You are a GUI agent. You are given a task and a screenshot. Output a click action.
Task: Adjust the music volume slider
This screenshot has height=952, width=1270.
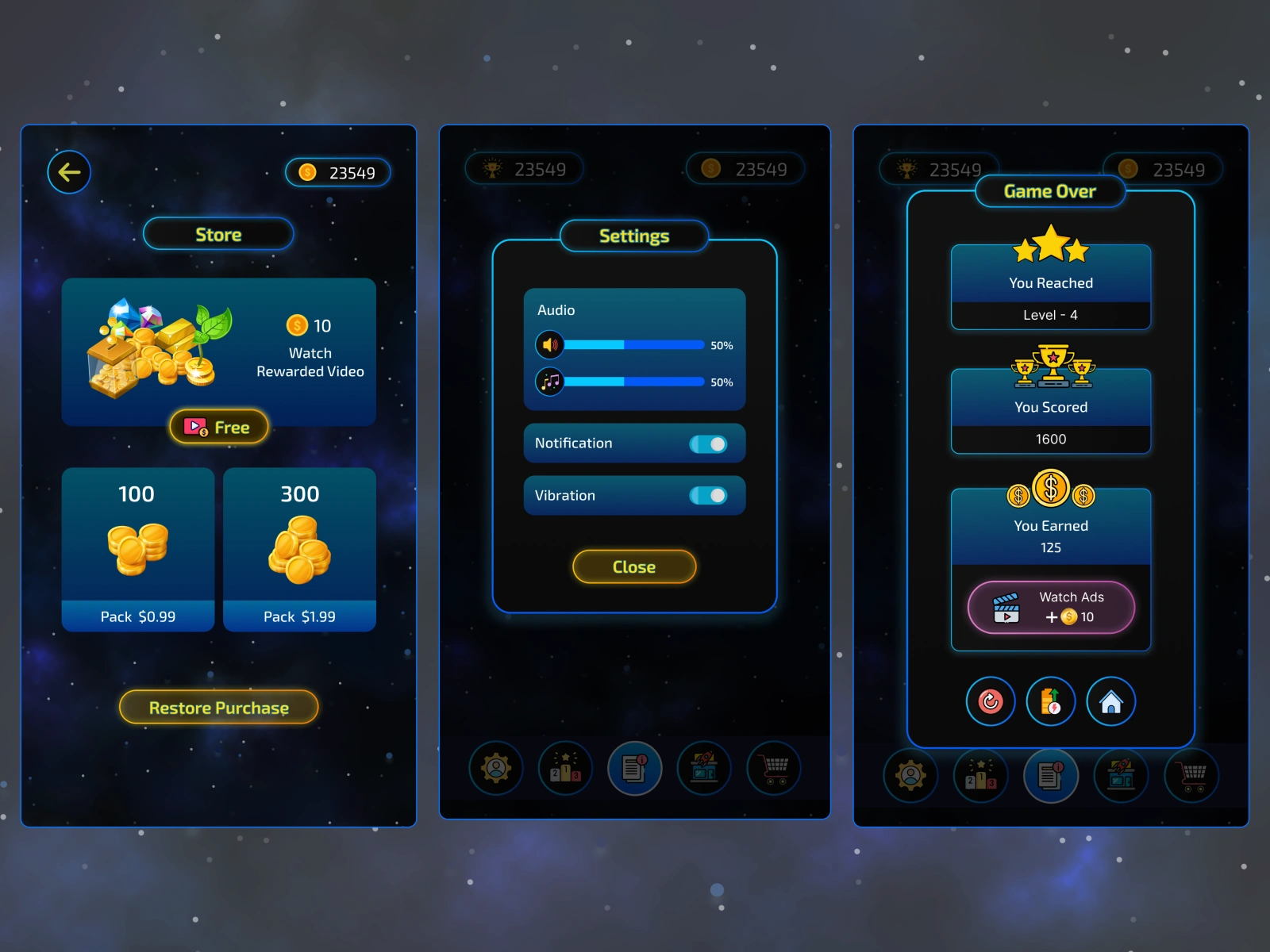[x=633, y=382]
